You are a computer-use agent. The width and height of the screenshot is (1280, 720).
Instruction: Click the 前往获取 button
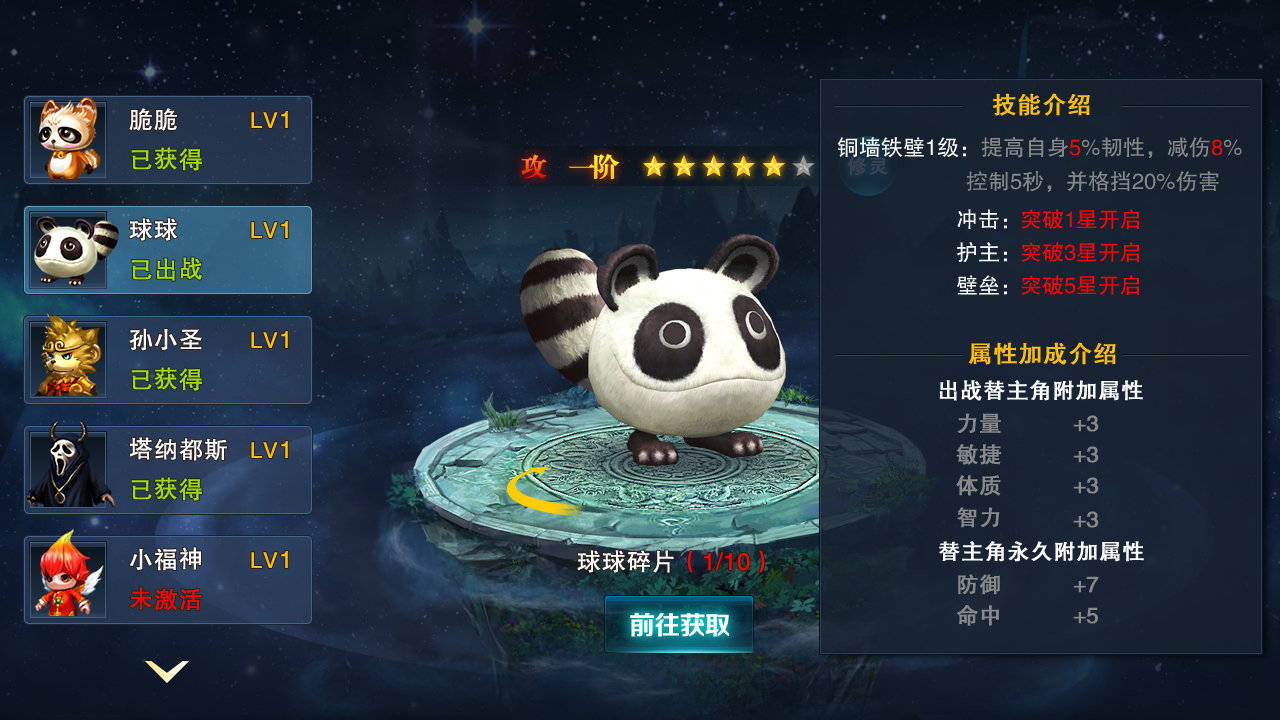point(679,625)
